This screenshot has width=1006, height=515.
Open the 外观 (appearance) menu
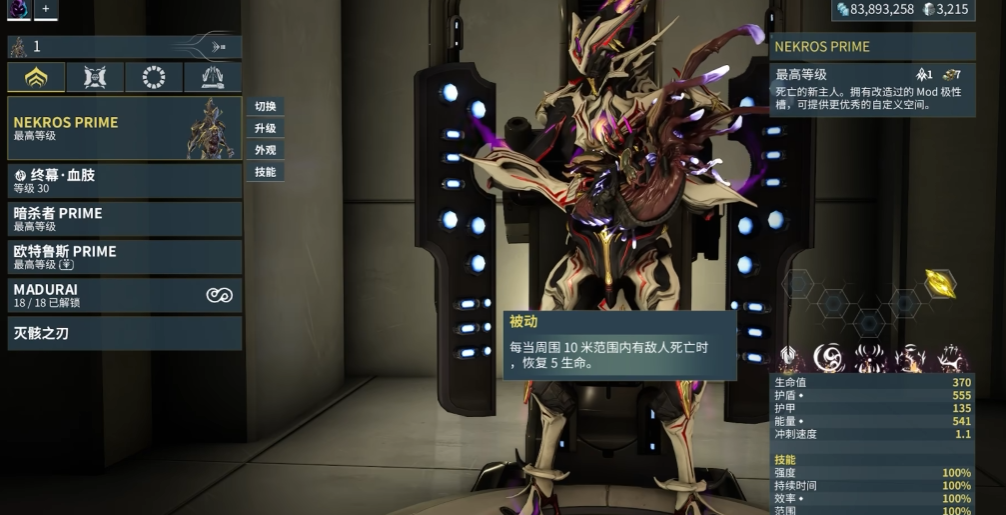point(265,150)
